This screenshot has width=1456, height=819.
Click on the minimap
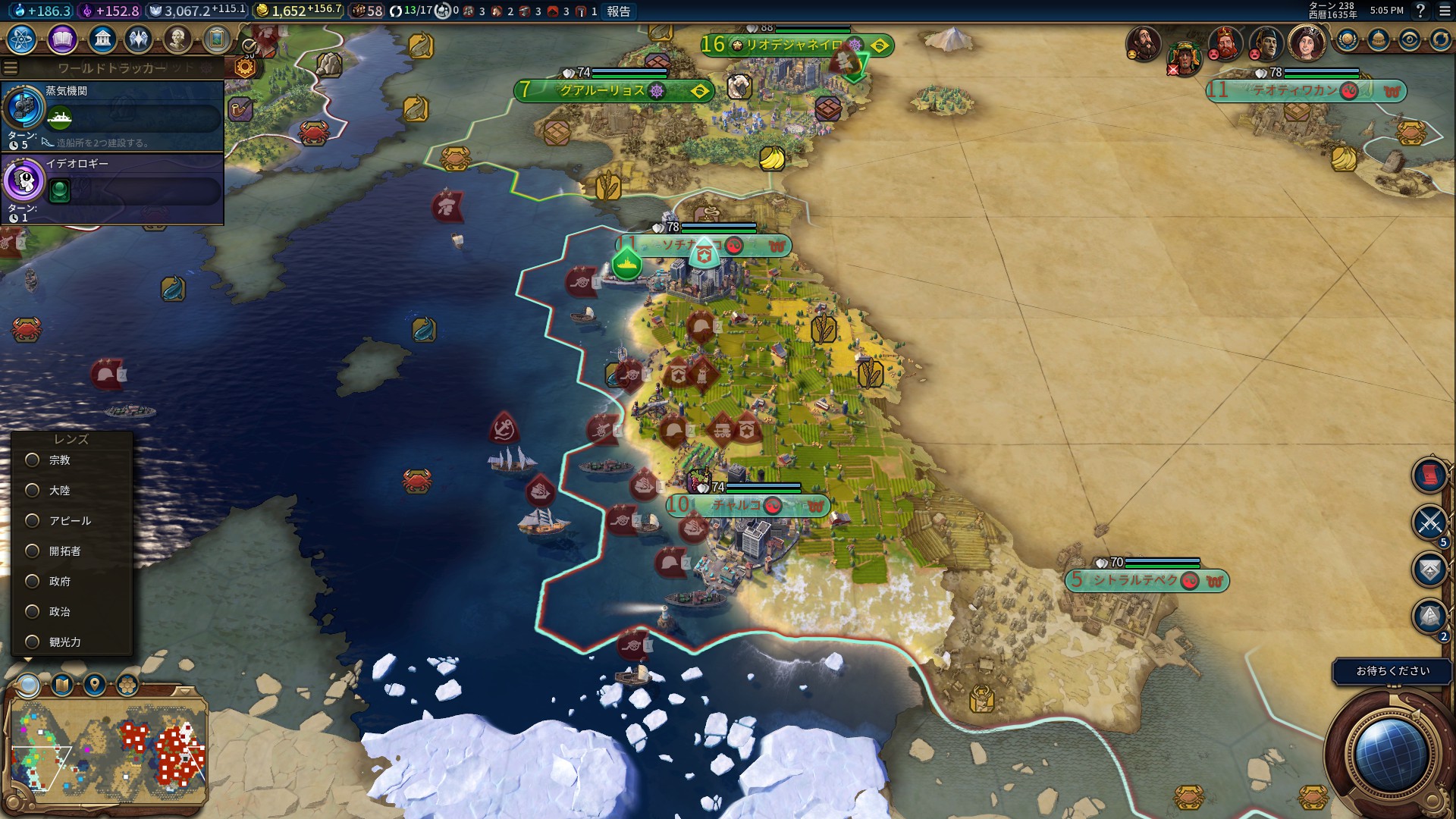coord(106,751)
